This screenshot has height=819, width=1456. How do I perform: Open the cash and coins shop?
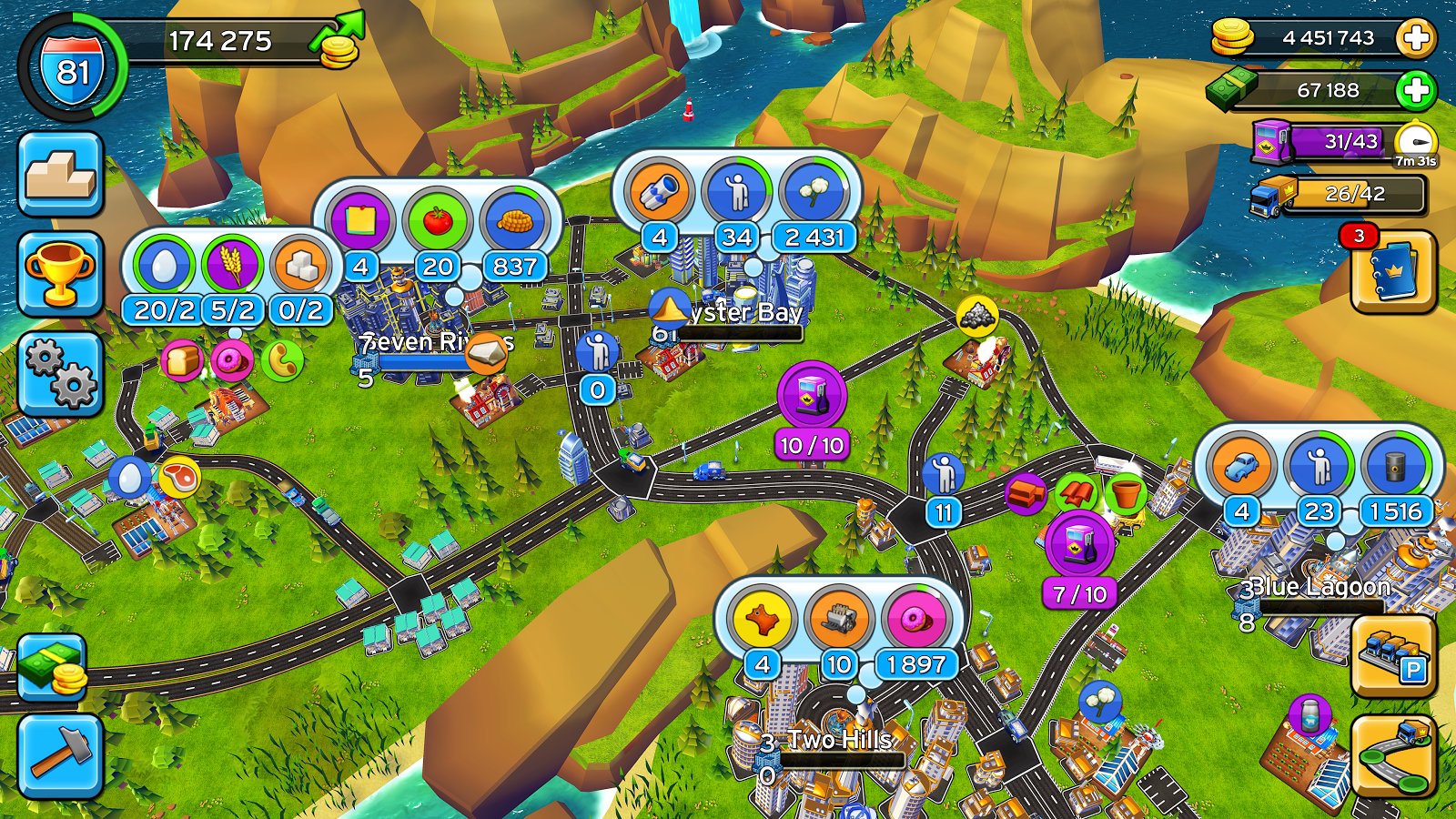pyautogui.click(x=53, y=669)
